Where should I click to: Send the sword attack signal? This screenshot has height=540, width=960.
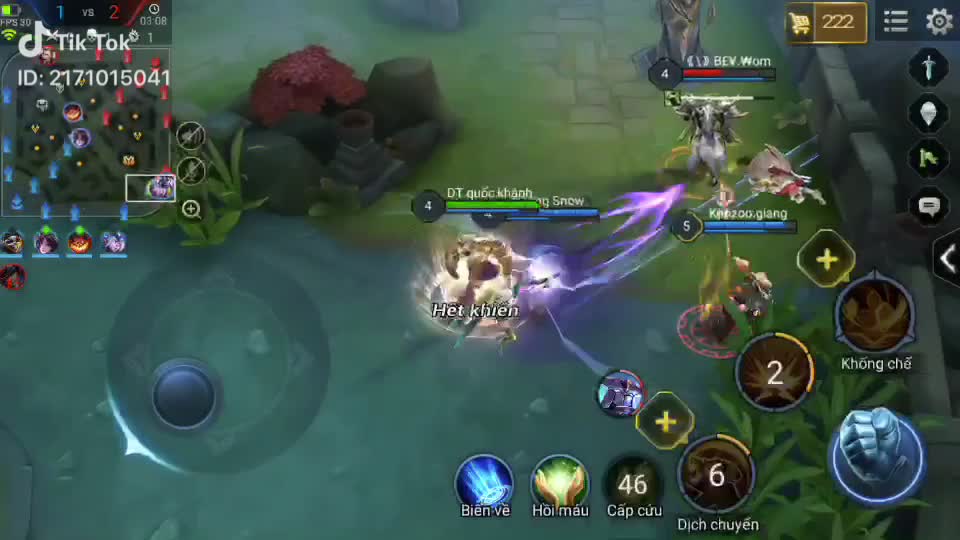pos(929,68)
